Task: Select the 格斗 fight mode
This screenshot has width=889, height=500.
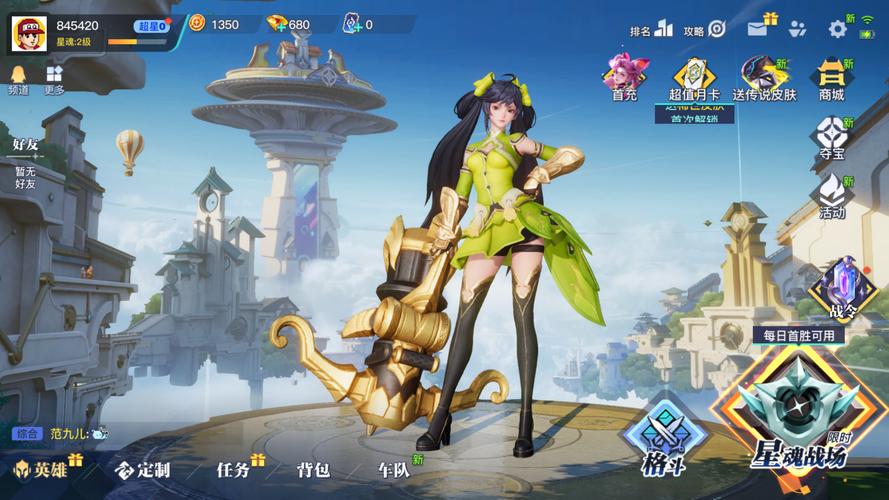Action: pos(662,438)
